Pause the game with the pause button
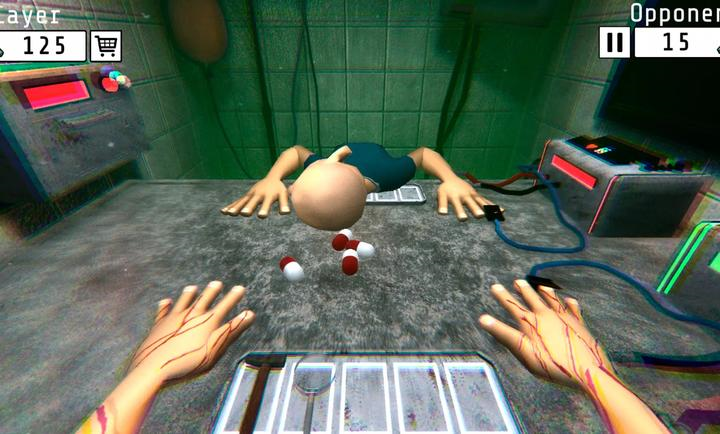 [x=614, y=43]
